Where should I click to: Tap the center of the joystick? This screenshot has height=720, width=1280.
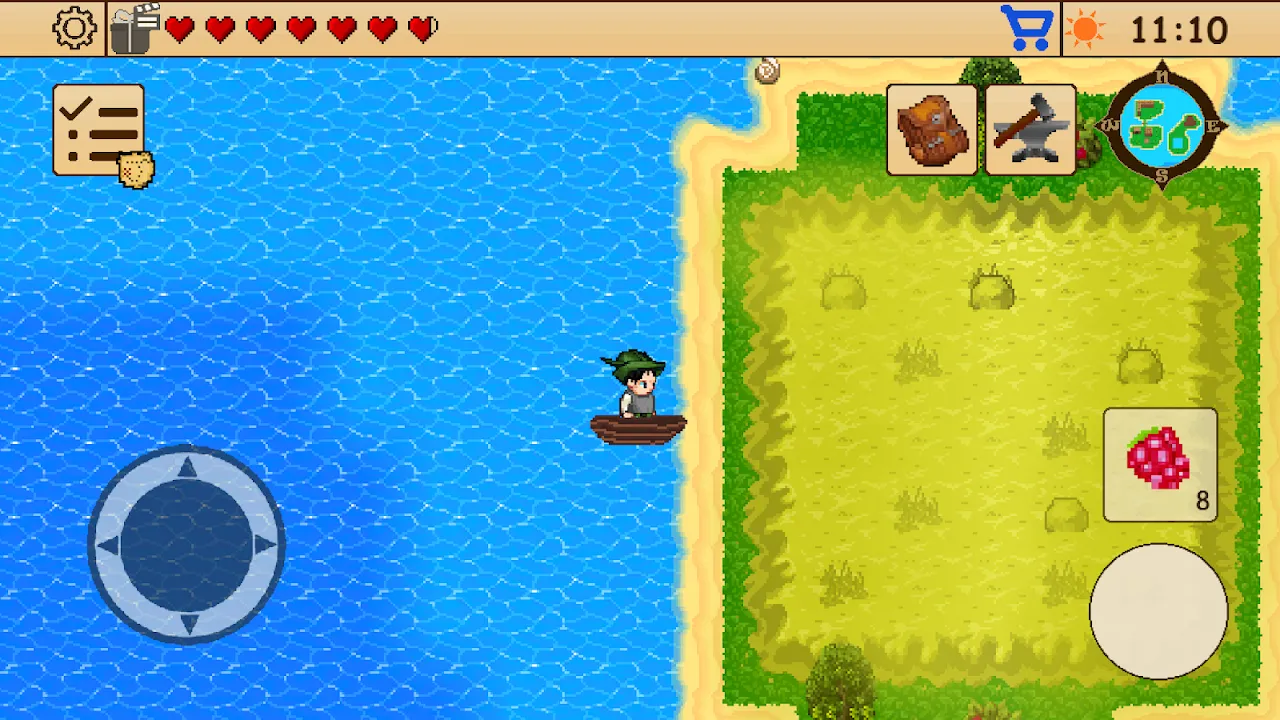tap(188, 544)
